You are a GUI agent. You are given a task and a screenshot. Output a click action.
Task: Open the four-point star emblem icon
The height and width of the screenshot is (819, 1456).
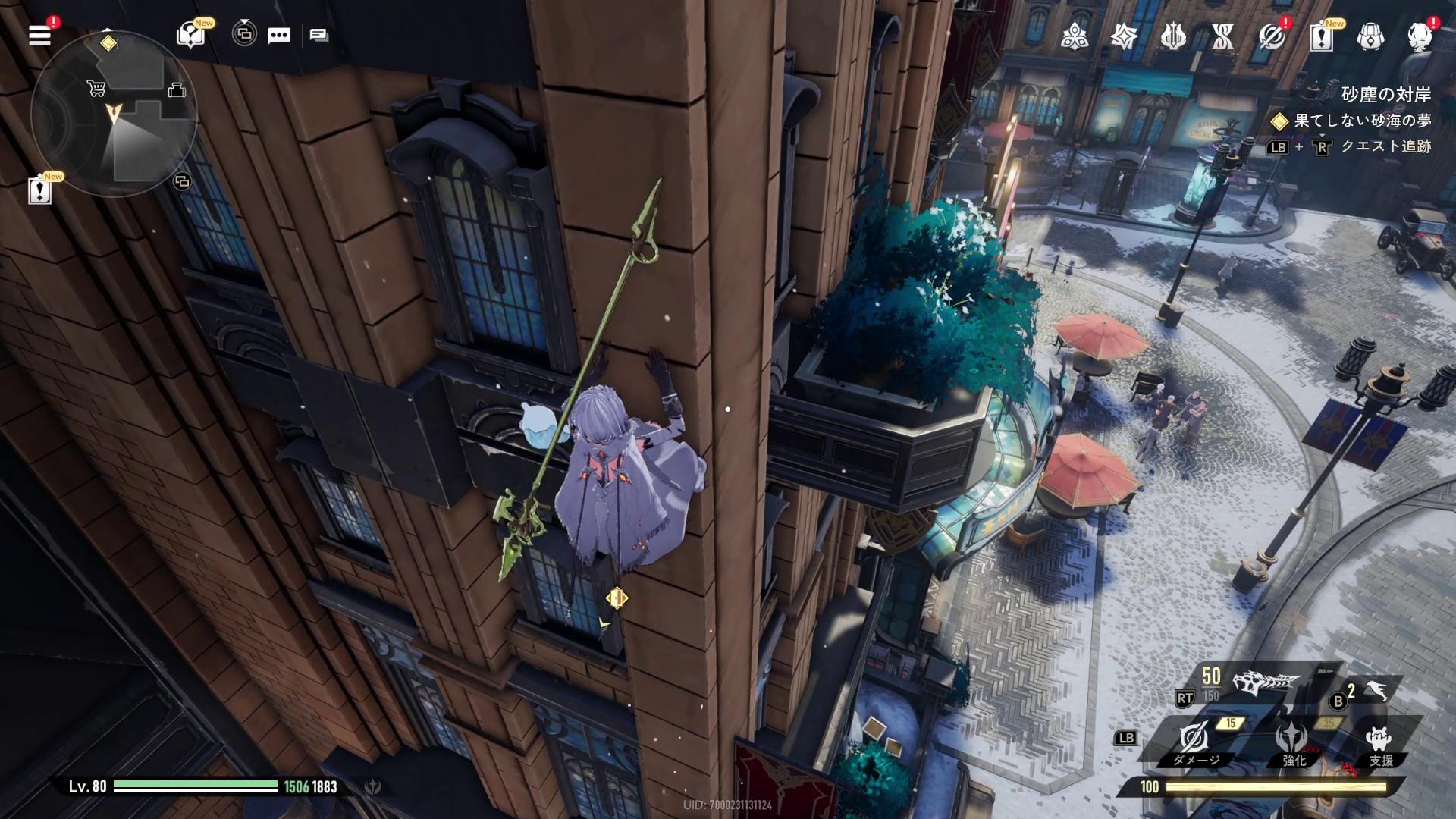pos(1124,36)
